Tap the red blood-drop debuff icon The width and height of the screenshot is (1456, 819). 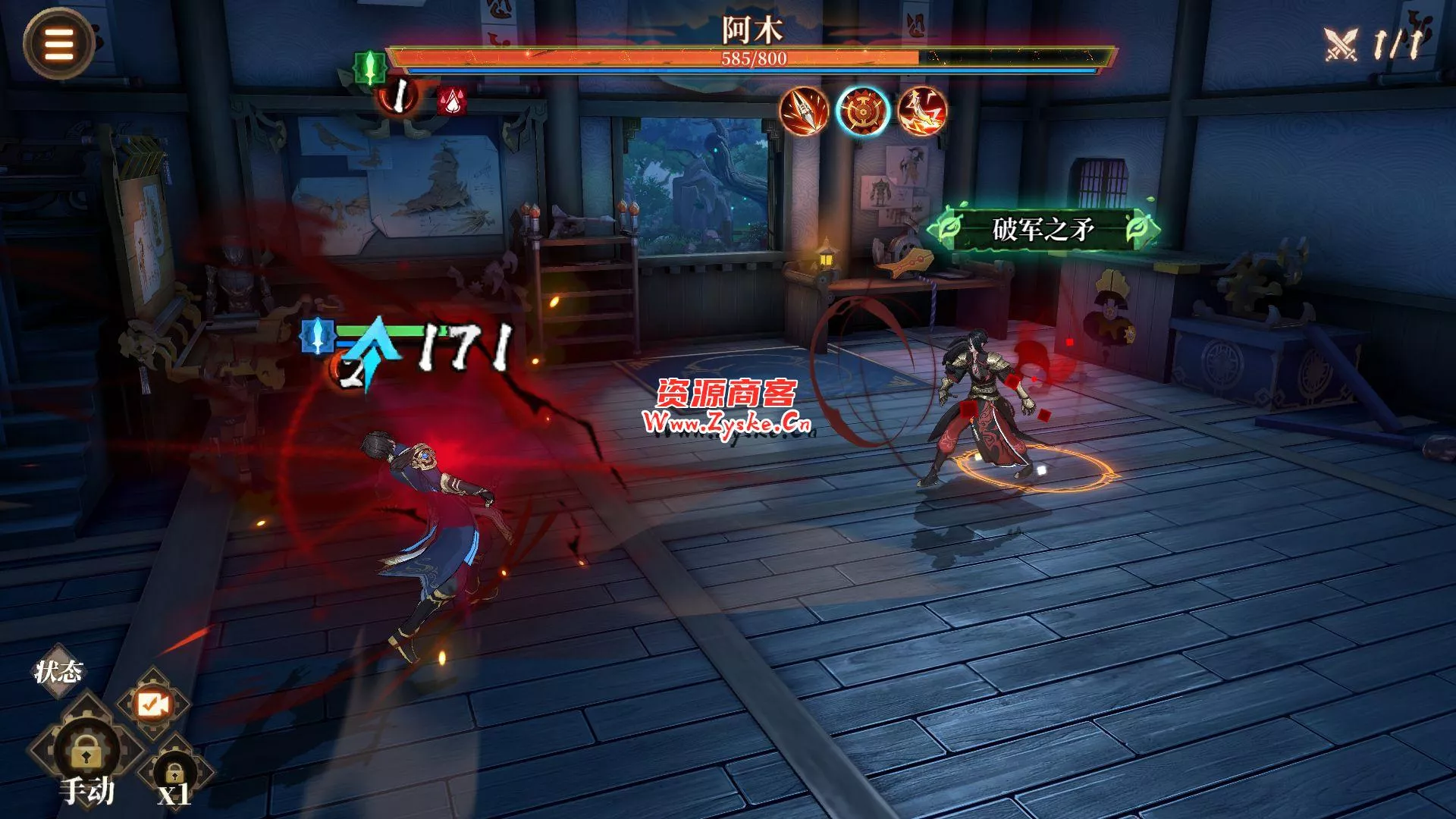452,101
